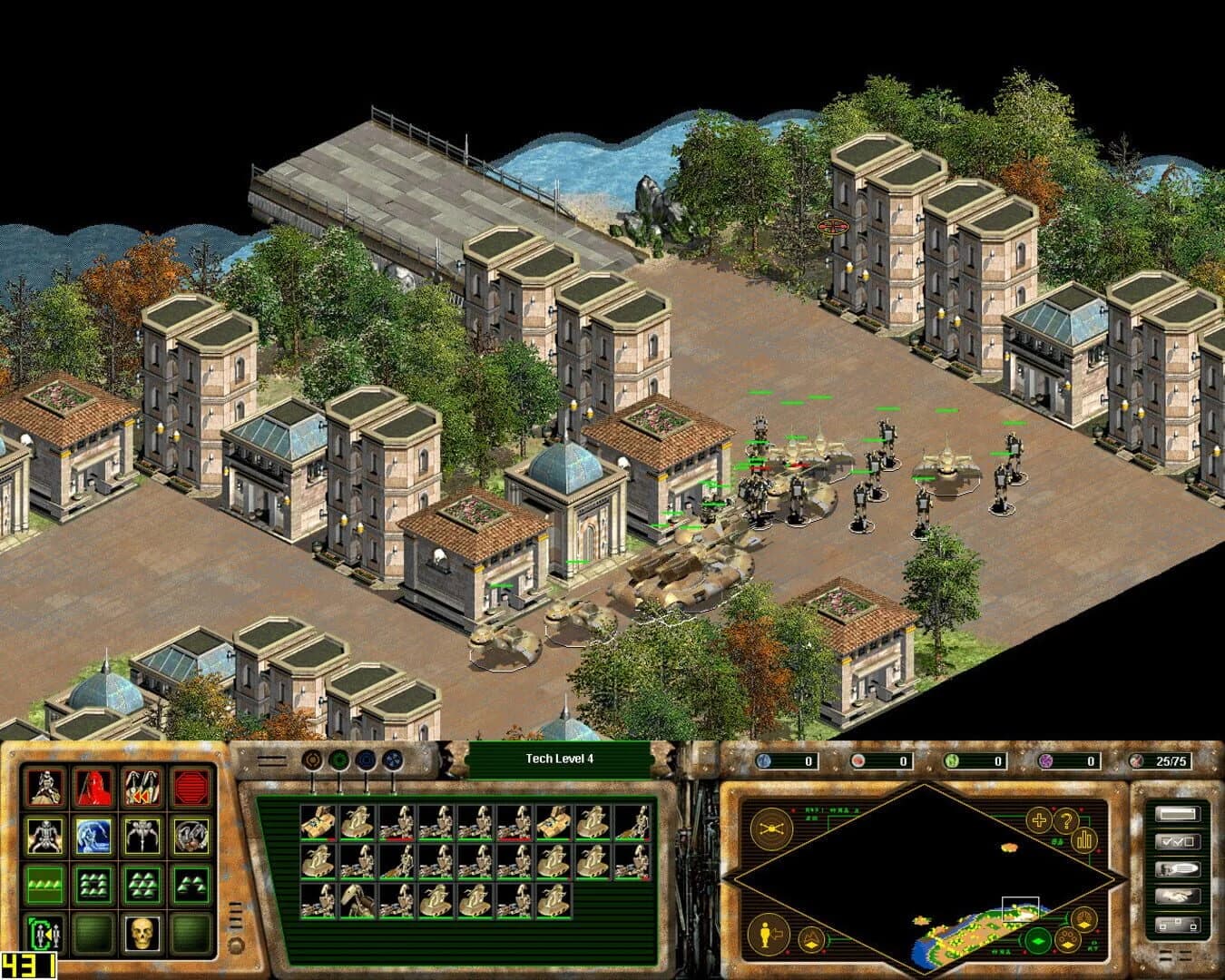Toggle the line formation command
Viewport: 1225px width, 980px height.
45,885
